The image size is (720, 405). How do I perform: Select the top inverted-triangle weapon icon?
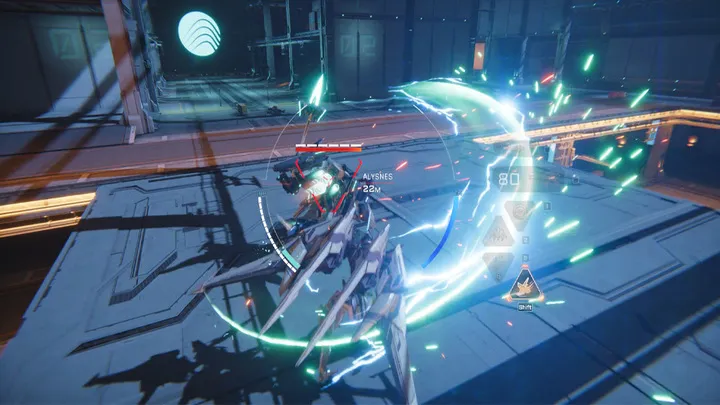pos(517,214)
